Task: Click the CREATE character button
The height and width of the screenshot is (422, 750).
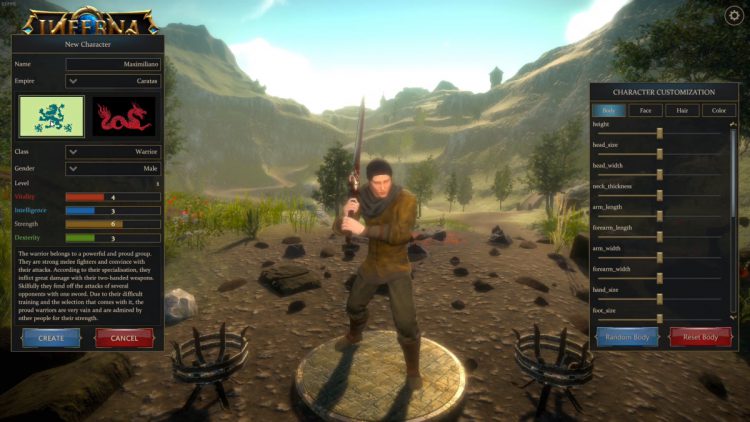Action: click(x=51, y=338)
